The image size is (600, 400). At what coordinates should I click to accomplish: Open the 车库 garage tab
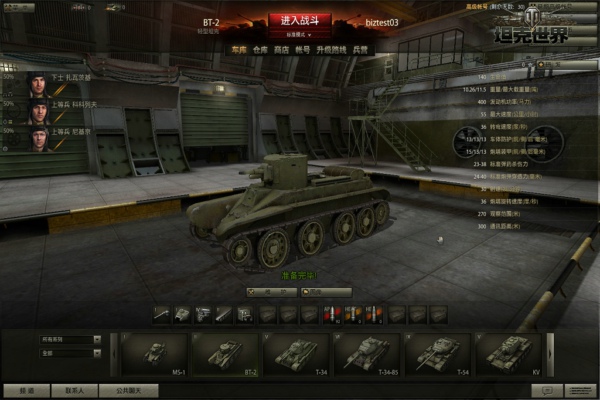click(237, 48)
